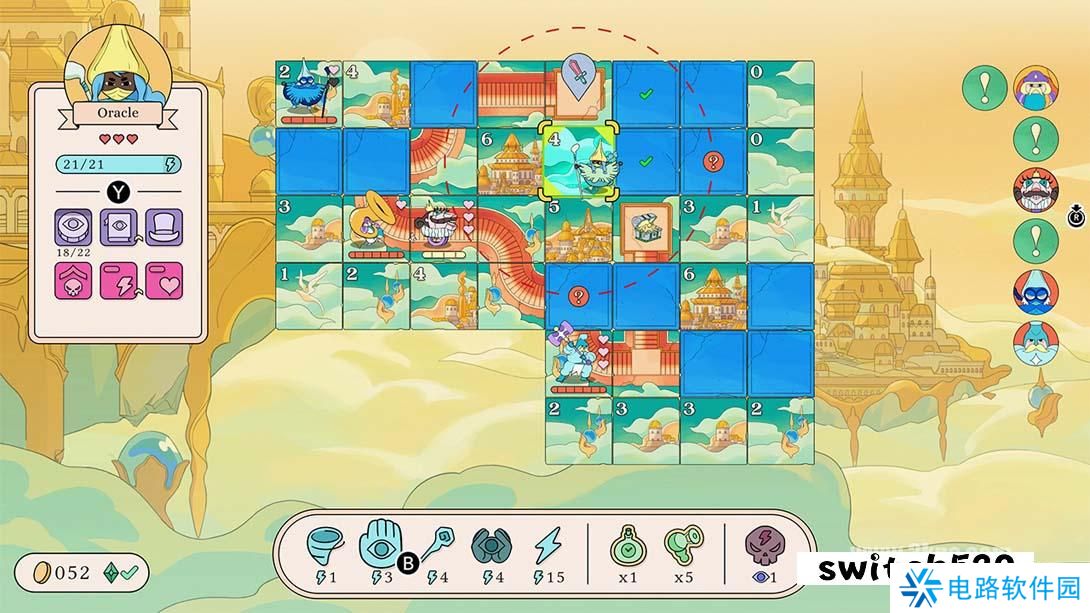Choose the magic staff ability
The image size is (1090, 613).
tap(438, 544)
